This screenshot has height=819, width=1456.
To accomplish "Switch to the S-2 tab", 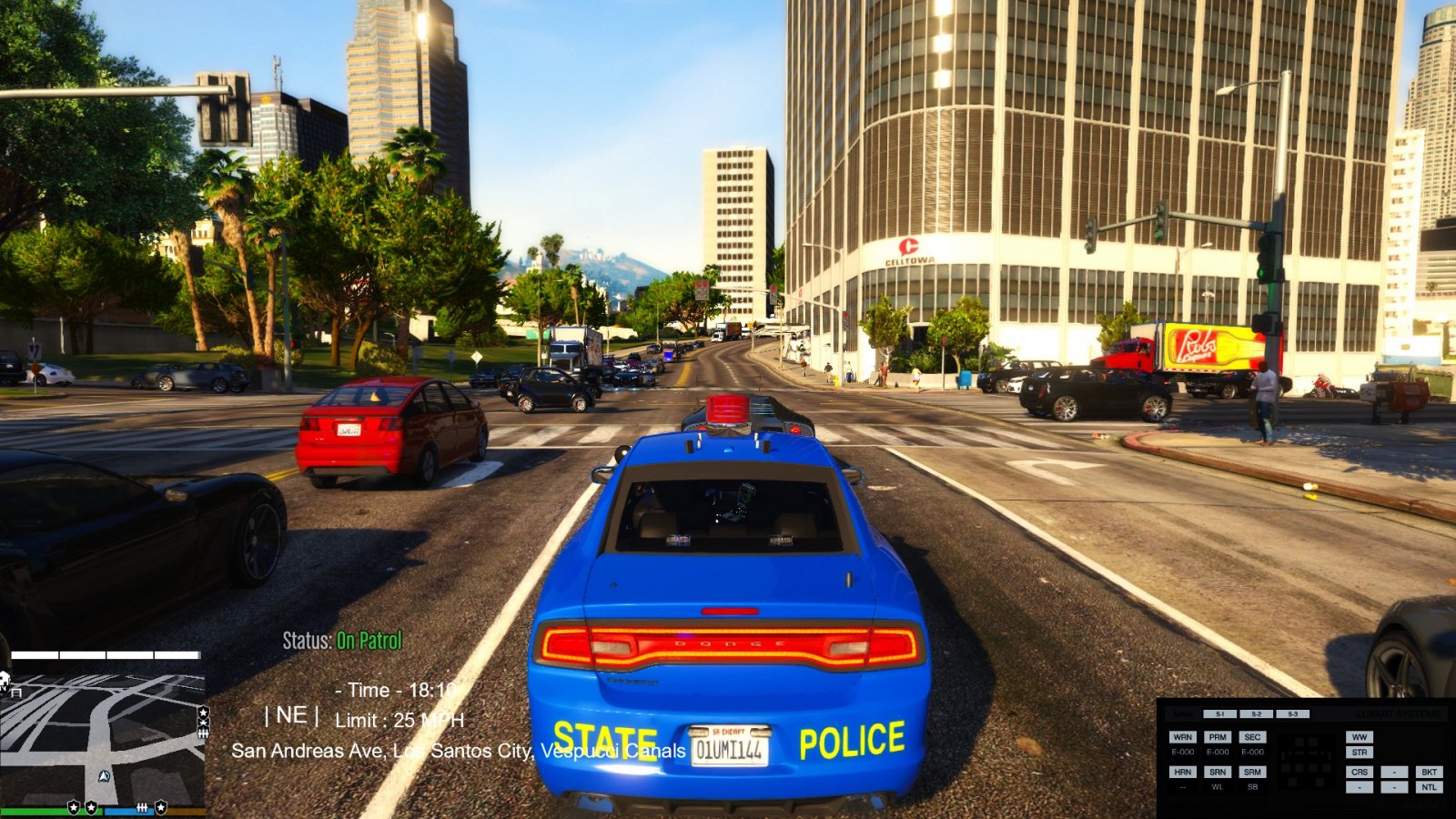I will 1256,714.
